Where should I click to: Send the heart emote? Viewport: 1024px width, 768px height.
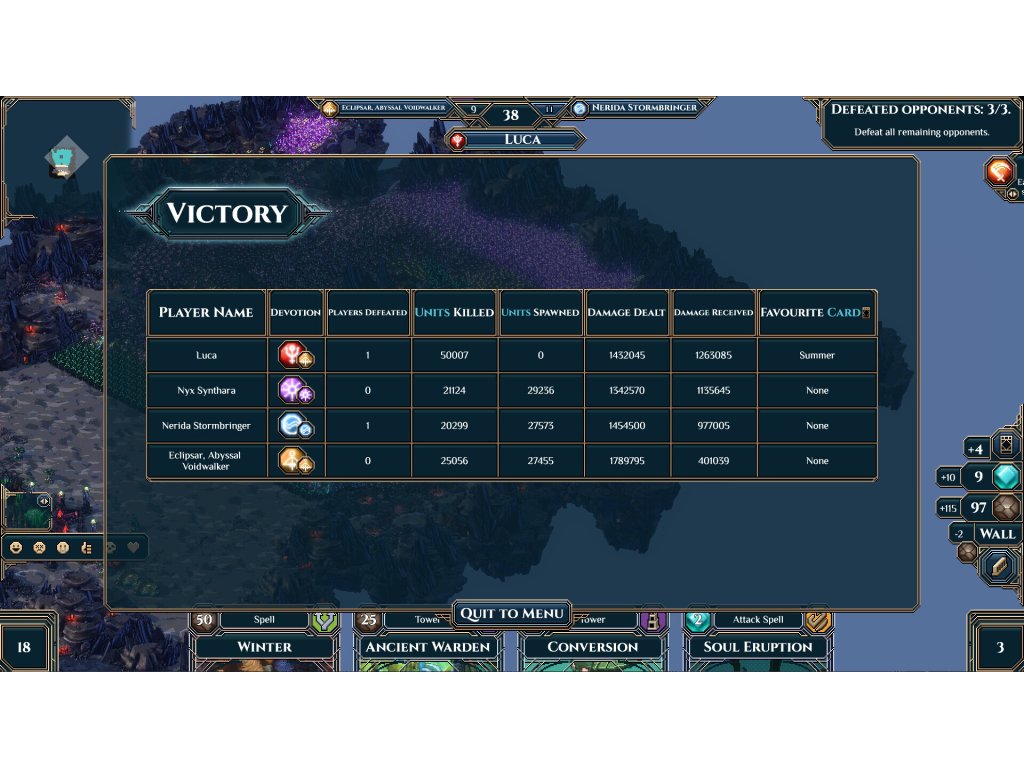(x=132, y=548)
